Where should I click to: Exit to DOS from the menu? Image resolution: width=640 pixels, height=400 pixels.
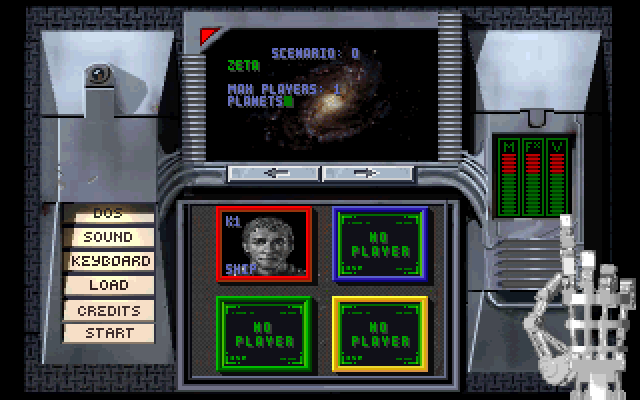pos(108,213)
